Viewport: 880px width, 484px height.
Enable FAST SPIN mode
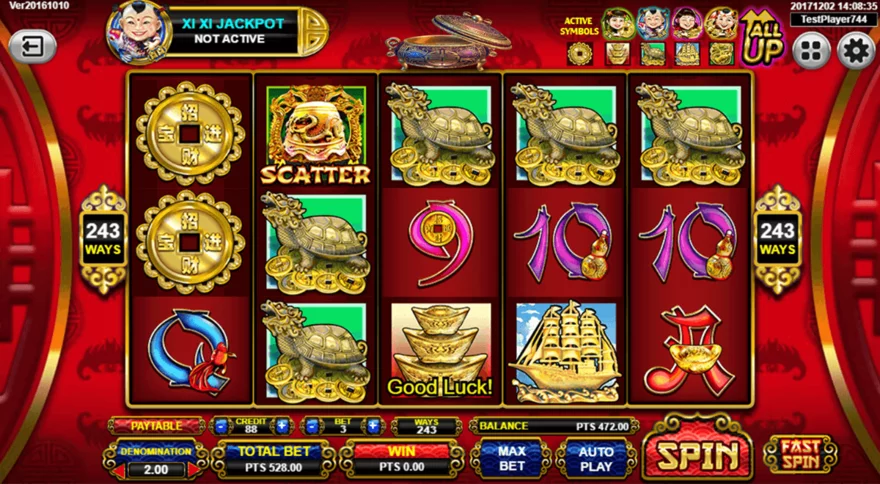coord(801,455)
